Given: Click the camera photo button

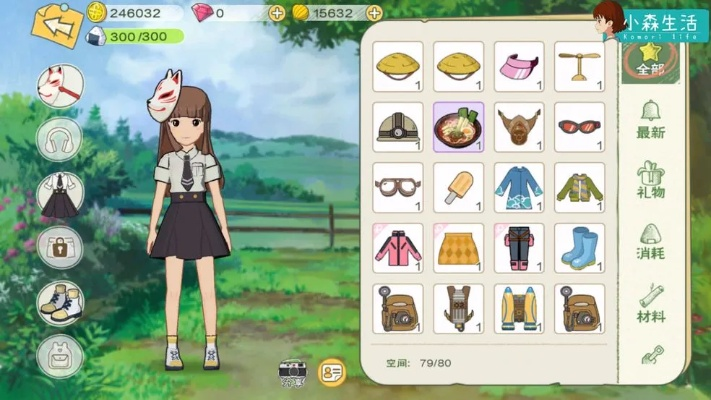Looking at the screenshot, I should [x=293, y=372].
